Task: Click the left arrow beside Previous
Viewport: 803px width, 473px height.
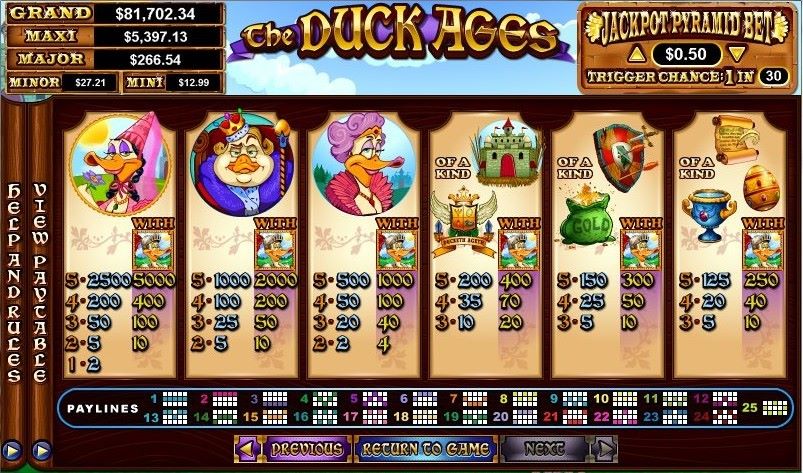Action: click(246, 448)
